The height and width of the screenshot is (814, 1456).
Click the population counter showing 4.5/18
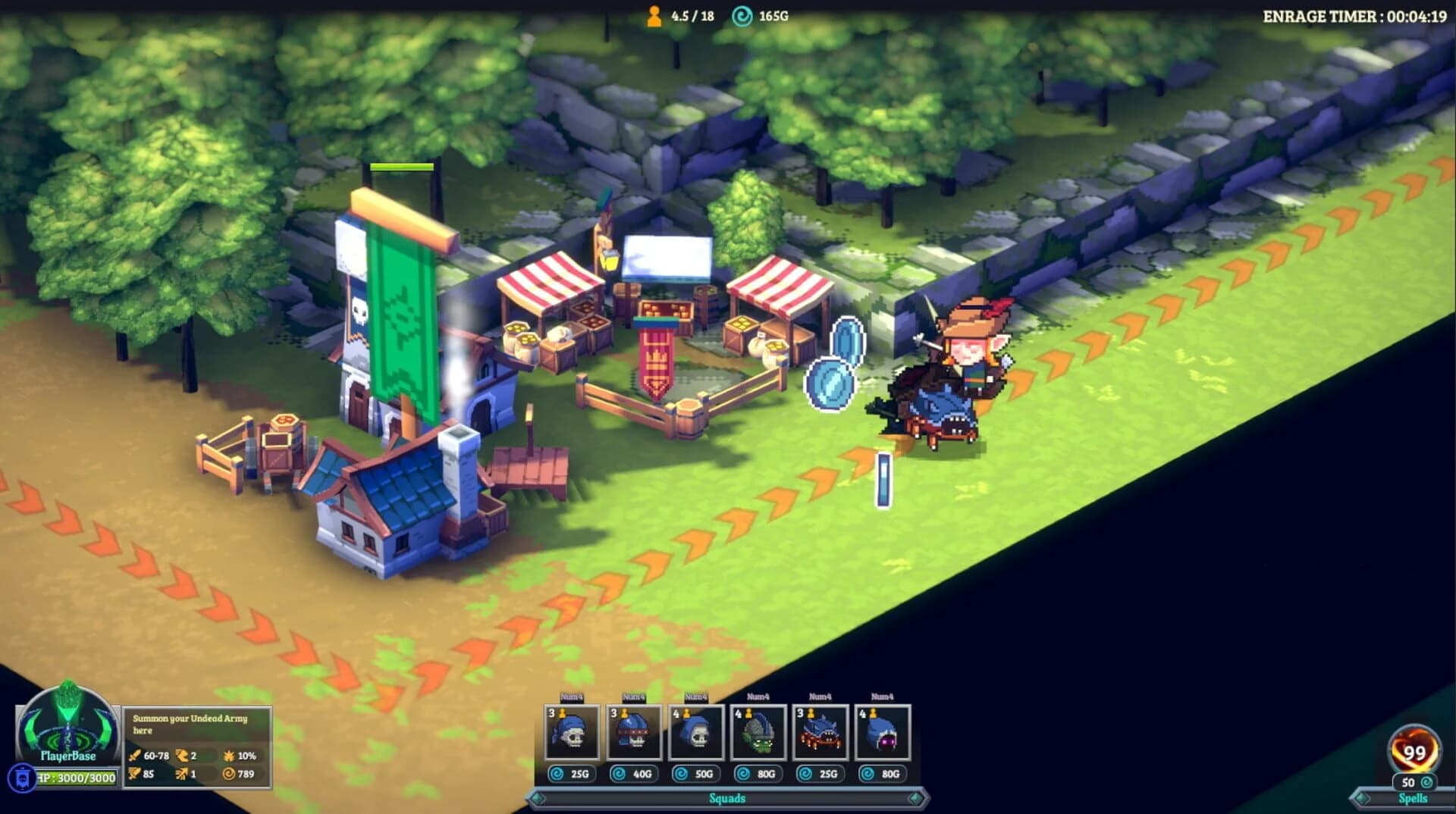click(x=675, y=13)
